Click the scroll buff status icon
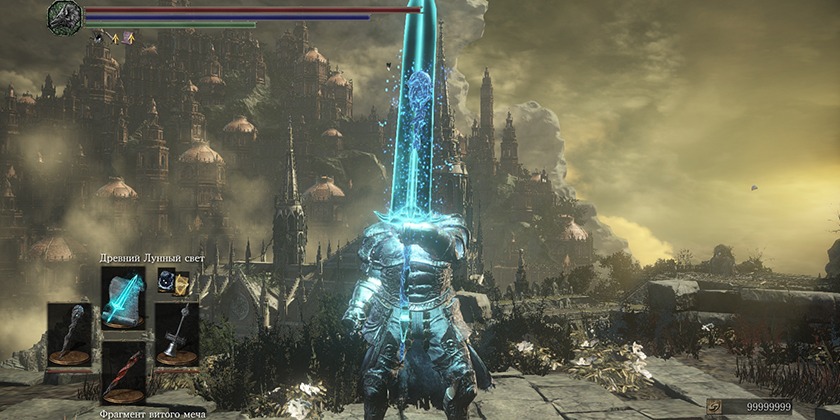Image resolution: width=840 pixels, height=420 pixels. coord(128,38)
